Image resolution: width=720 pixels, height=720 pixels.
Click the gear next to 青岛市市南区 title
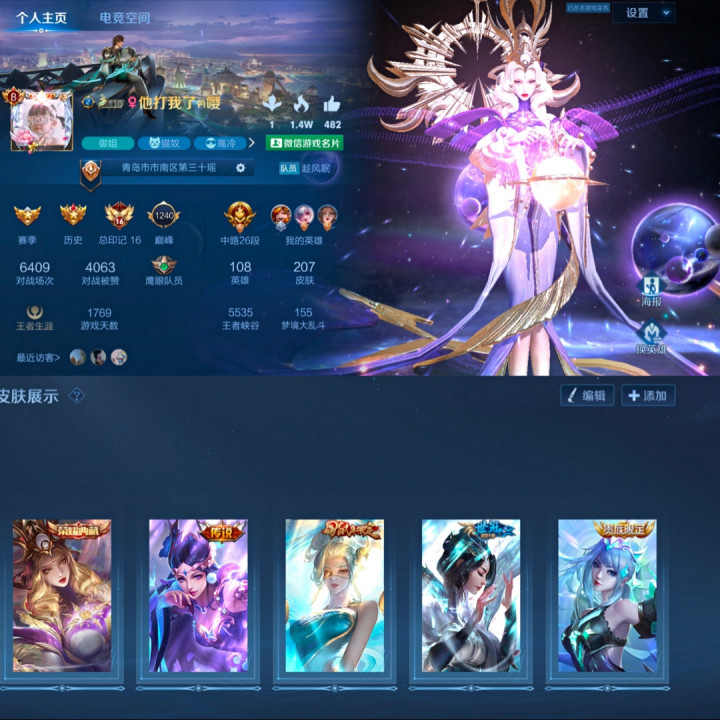pyautogui.click(x=240, y=168)
